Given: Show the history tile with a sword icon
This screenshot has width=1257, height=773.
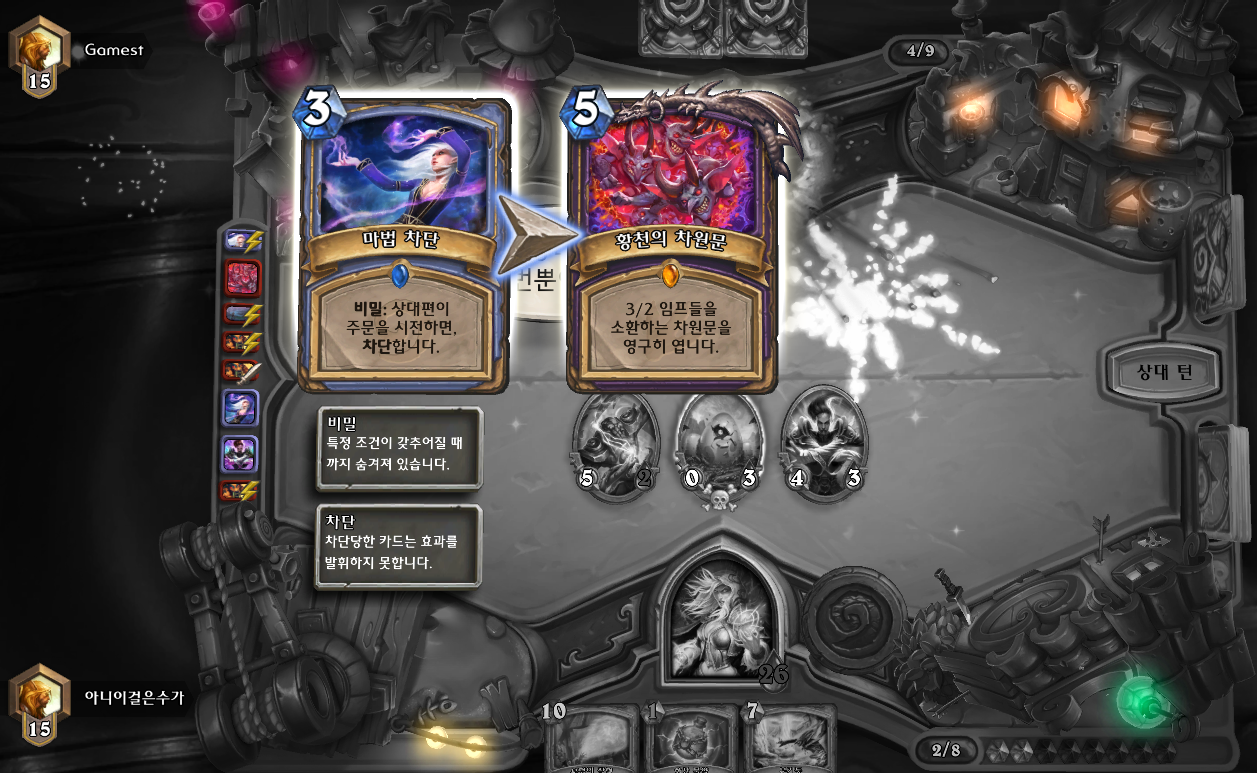Looking at the screenshot, I should [x=241, y=372].
